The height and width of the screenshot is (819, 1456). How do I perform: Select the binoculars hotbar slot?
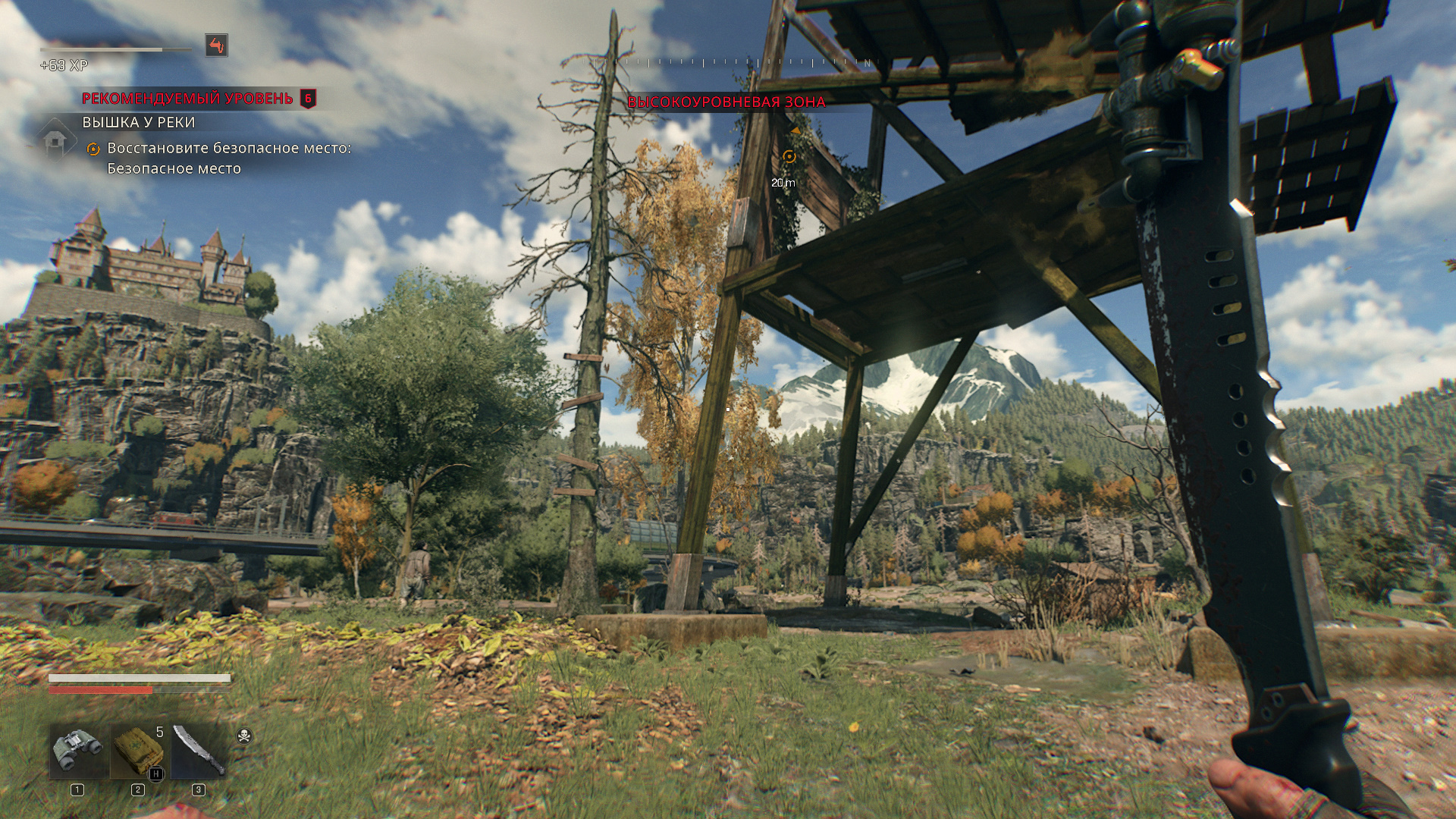click(x=78, y=752)
